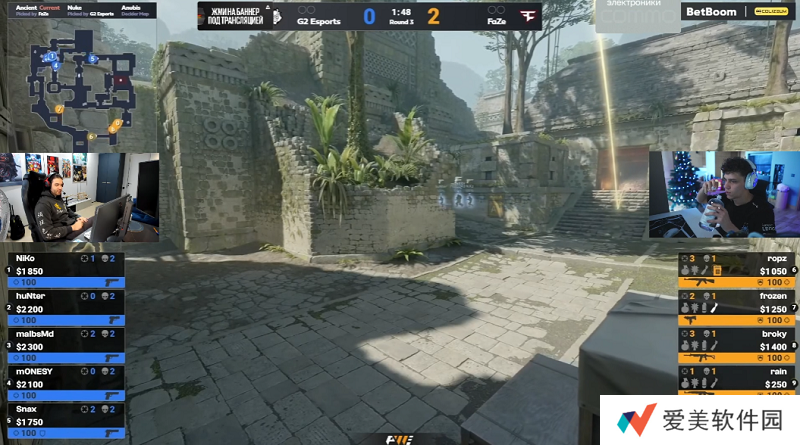
Task: Select the Anubis decider map entry
Action: 133,11
